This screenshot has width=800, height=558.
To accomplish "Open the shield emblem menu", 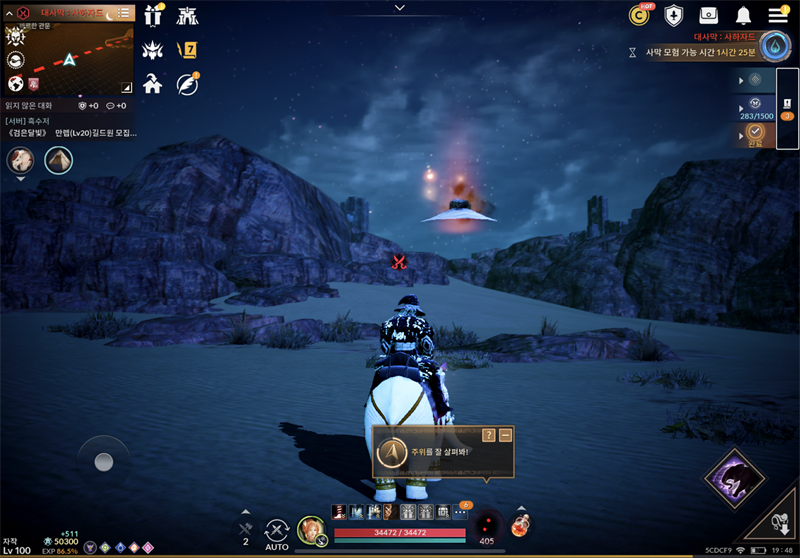I will click(674, 15).
